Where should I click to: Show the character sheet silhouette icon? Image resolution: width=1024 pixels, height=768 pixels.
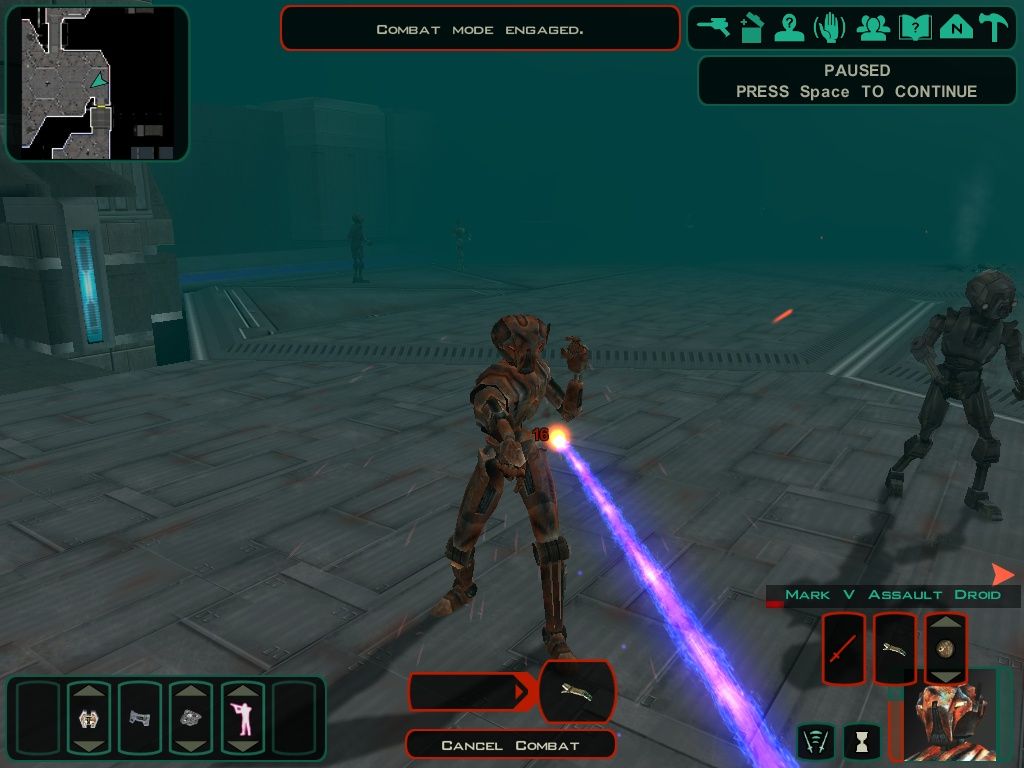coord(790,27)
